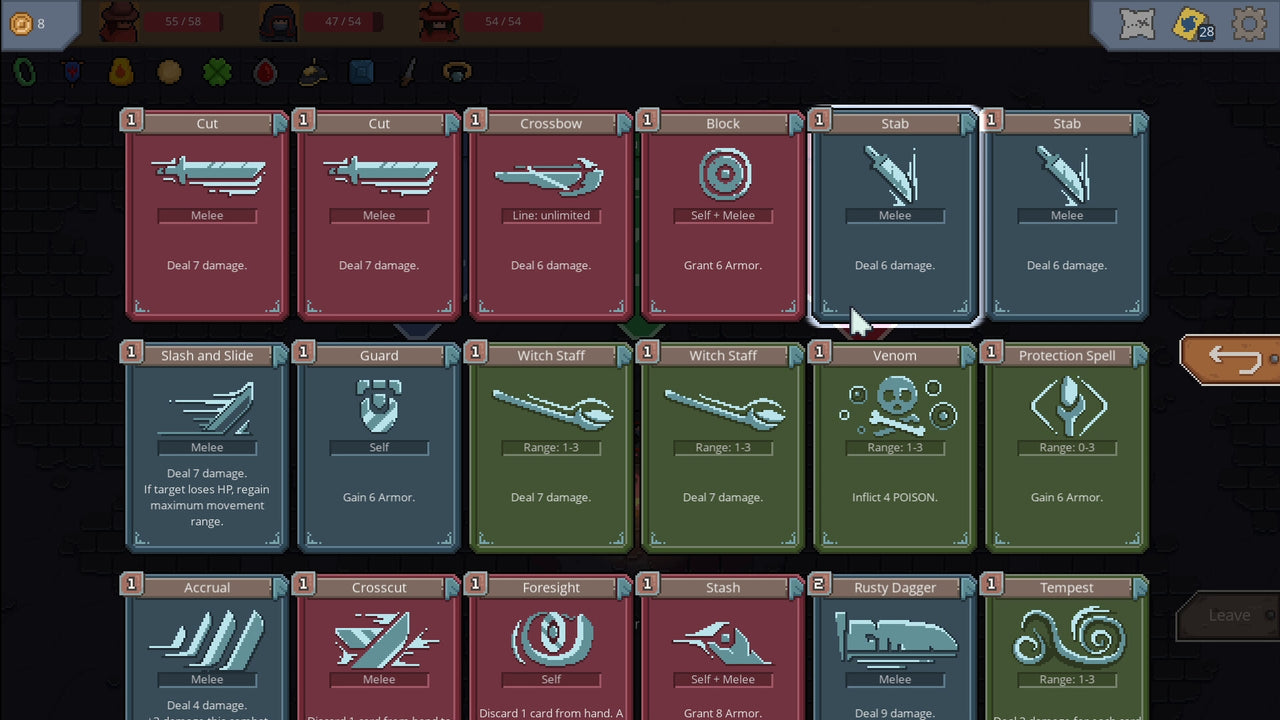Switch to the red-hooded character portrait
The height and width of the screenshot is (720, 1280).
click(119, 22)
